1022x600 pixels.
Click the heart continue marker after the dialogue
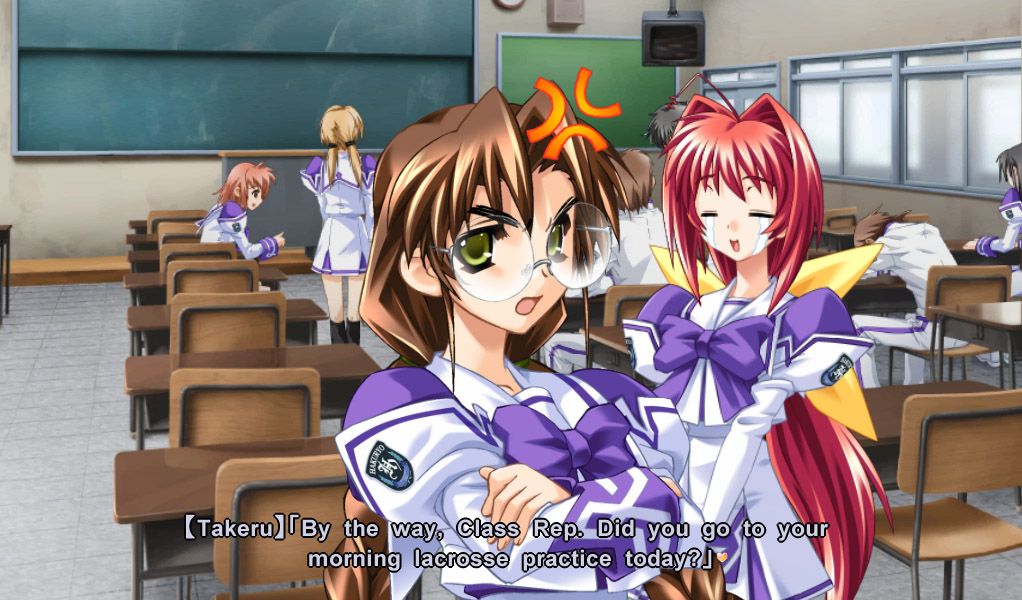(721, 558)
